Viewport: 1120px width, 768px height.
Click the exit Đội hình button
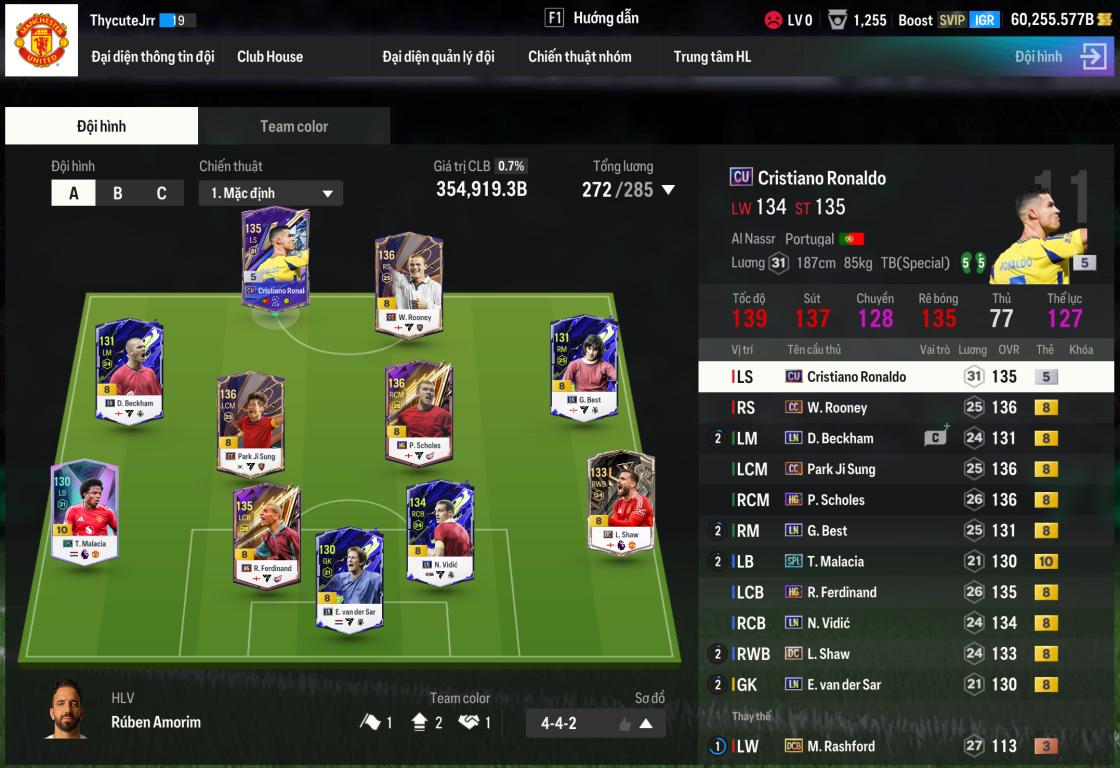(1094, 57)
